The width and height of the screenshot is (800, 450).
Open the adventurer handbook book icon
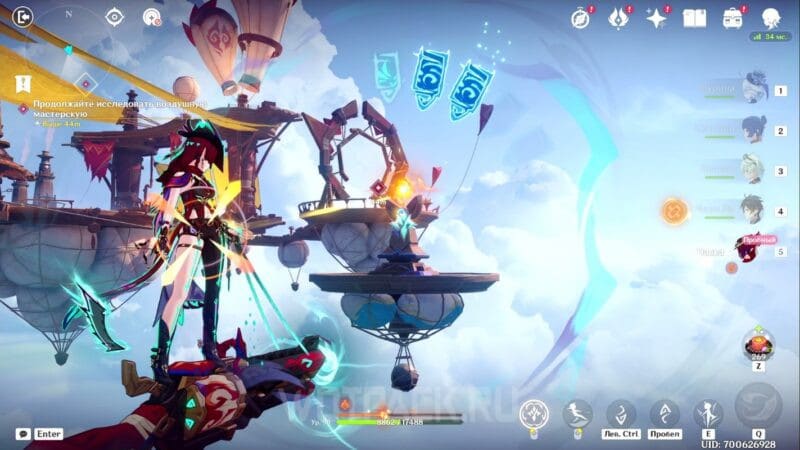click(x=694, y=18)
